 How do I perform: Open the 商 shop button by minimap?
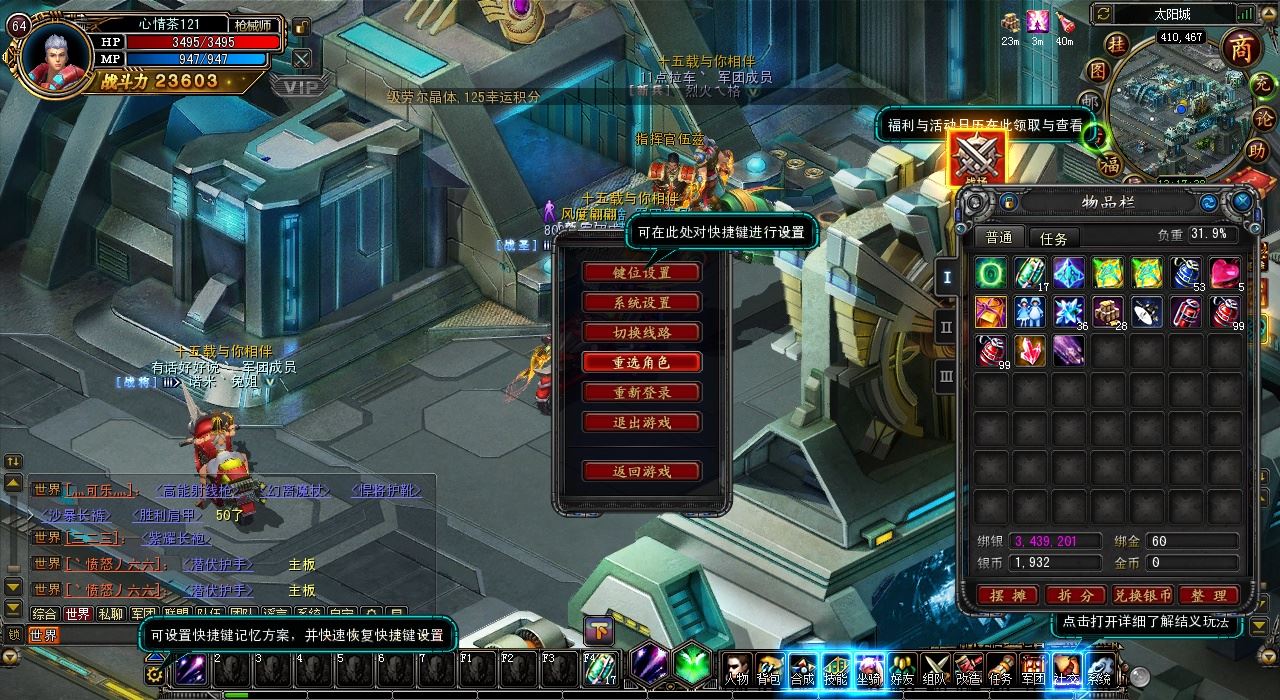[1241, 49]
